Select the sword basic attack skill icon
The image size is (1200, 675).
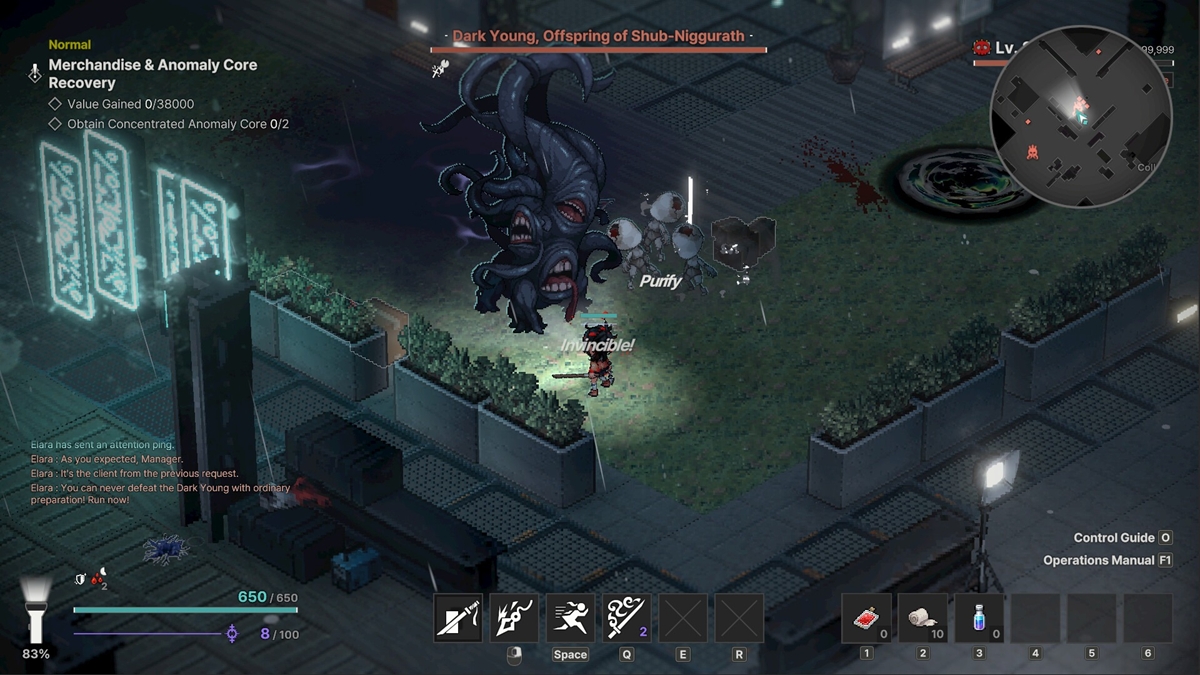click(459, 618)
